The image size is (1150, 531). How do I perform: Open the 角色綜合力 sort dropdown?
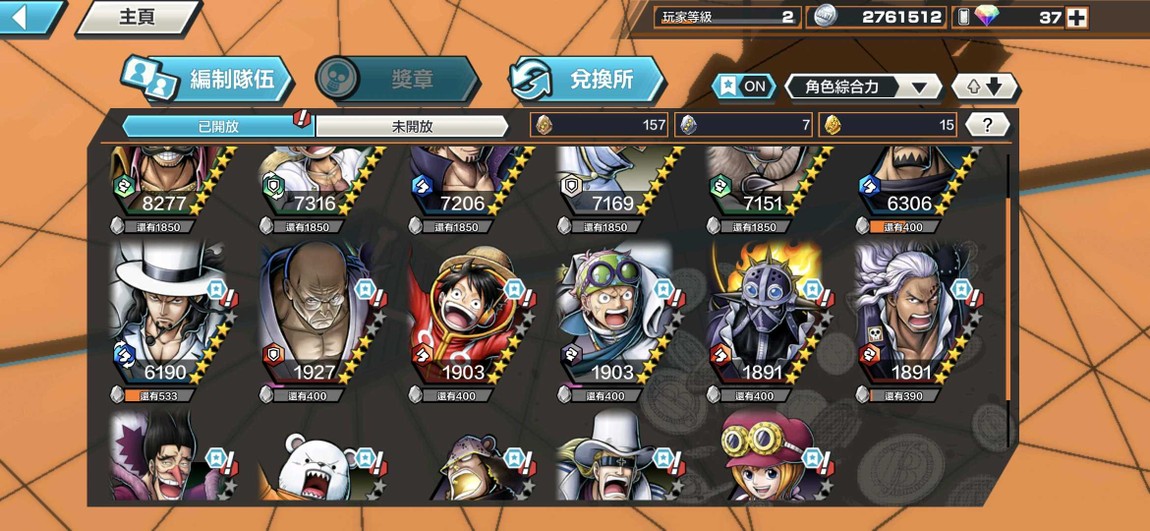coord(862,86)
